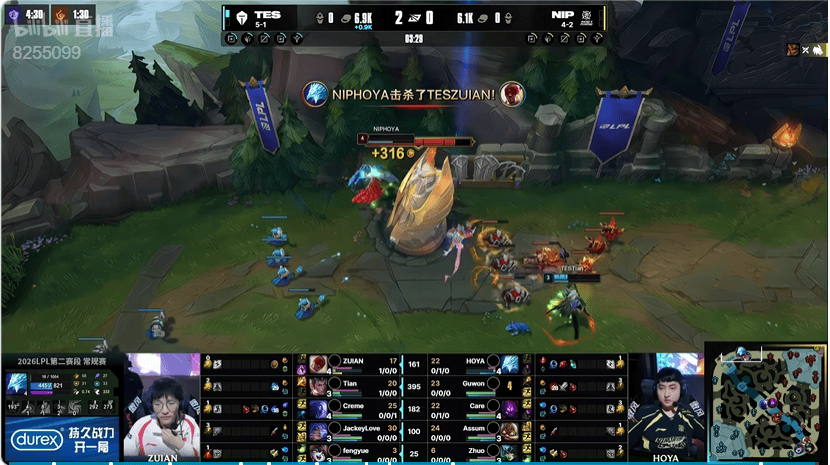Click fengyue's champion portrait
The height and width of the screenshot is (465, 830).
[319, 453]
